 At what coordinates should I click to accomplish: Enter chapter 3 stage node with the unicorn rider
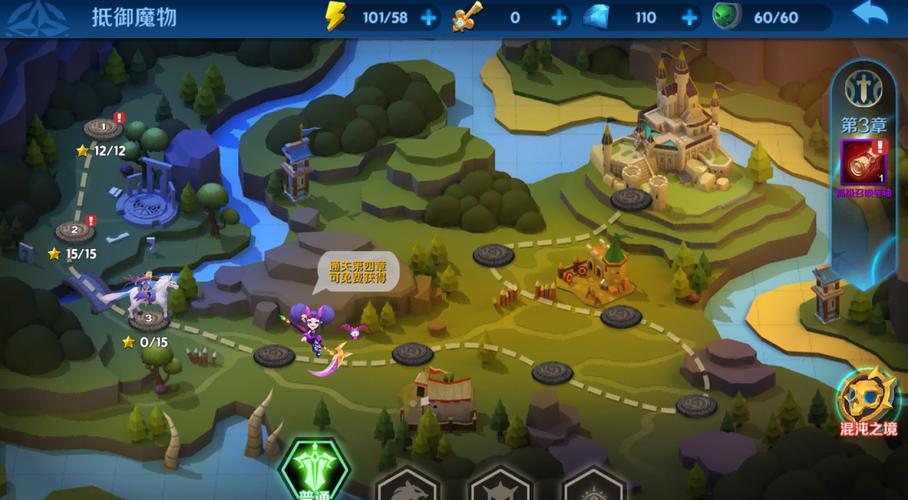(x=148, y=319)
